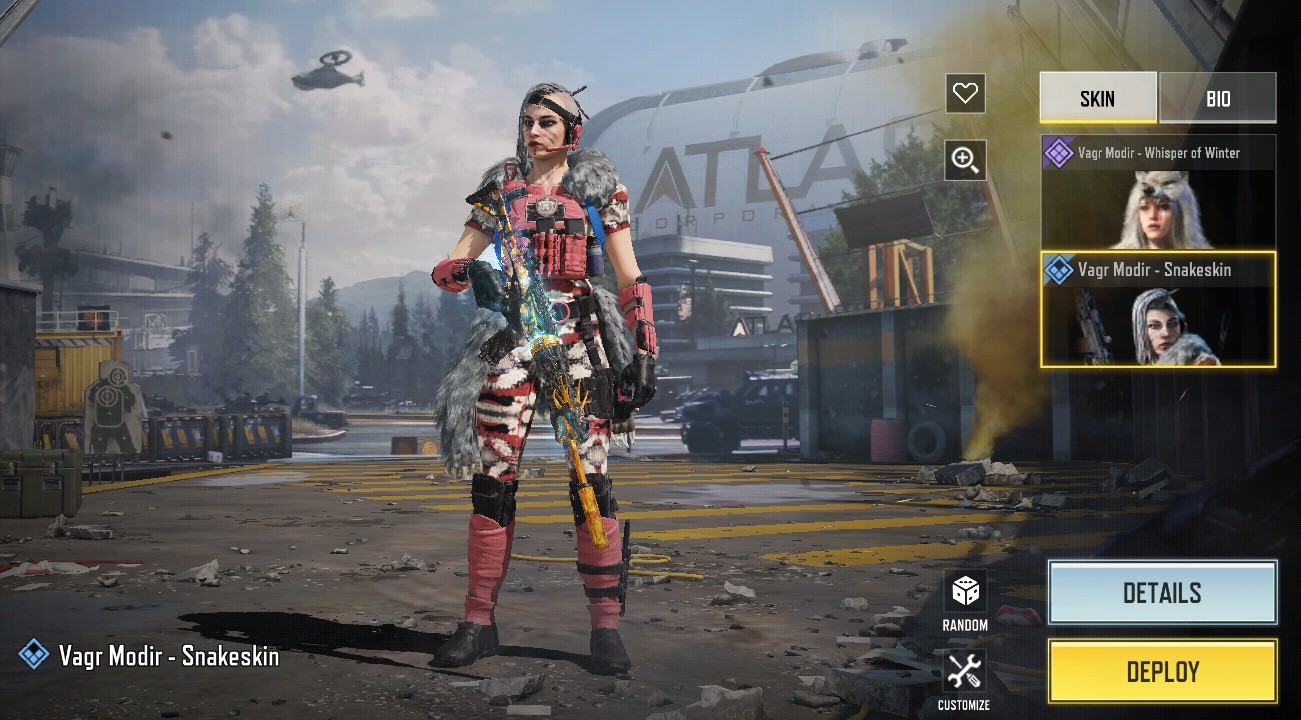Select the Whisper of Winter skin
This screenshot has height=720, width=1301.
1158,192
